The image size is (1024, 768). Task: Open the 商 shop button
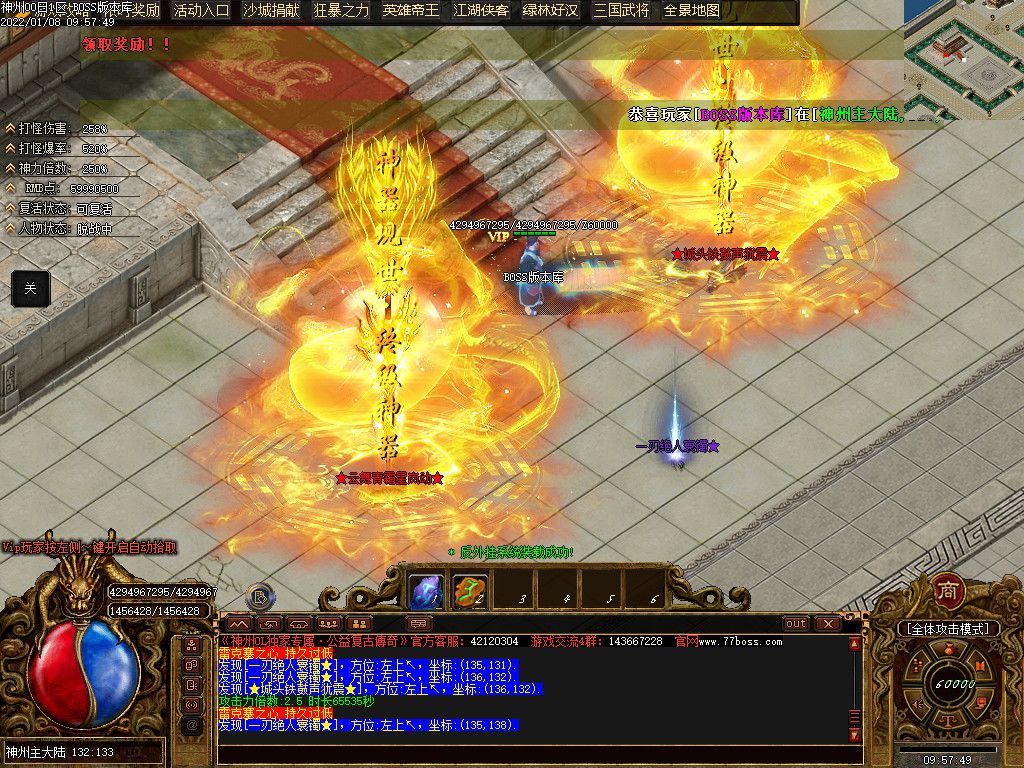coord(947,591)
